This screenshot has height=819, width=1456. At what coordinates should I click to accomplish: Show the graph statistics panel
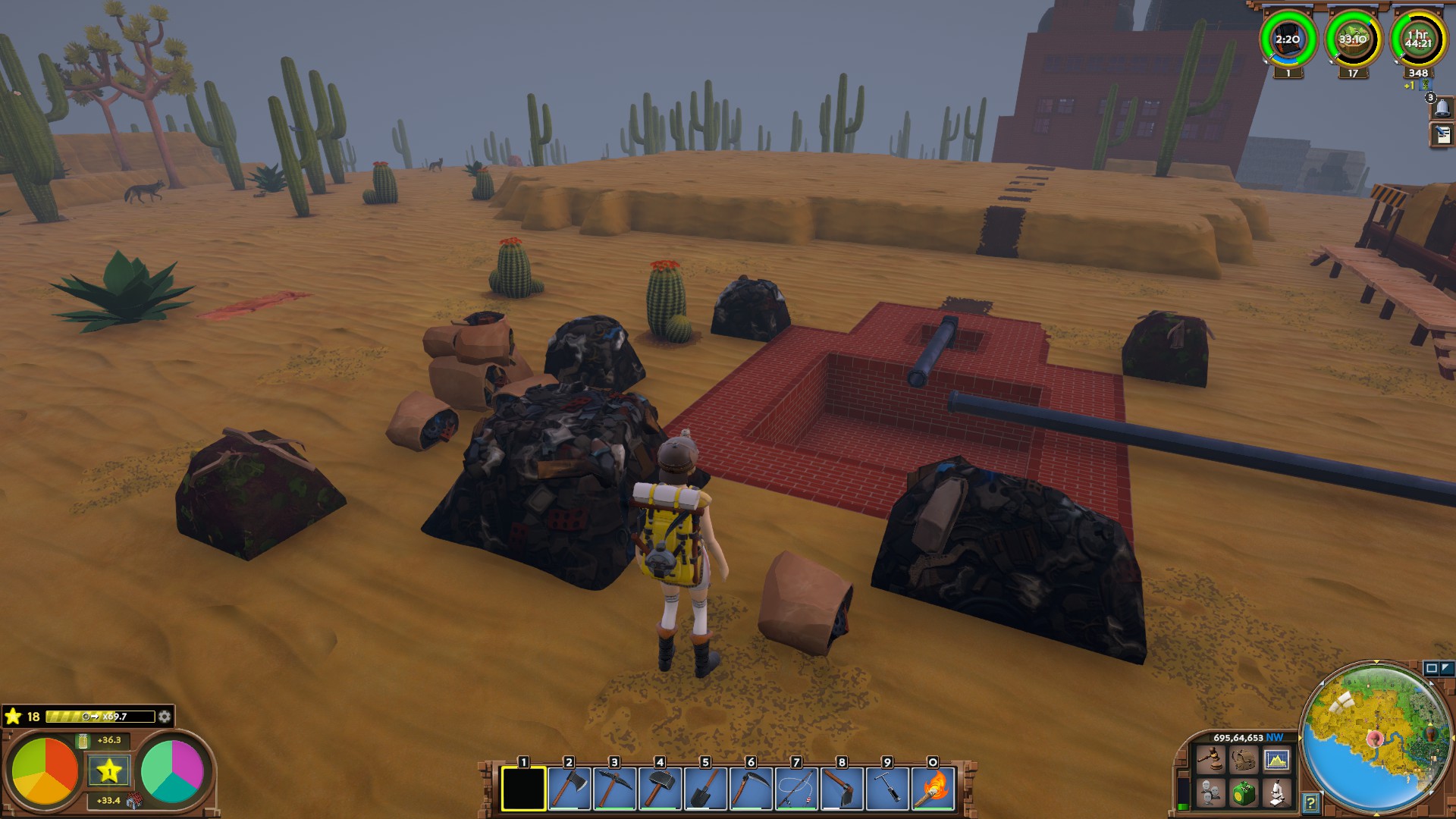click(x=1277, y=759)
